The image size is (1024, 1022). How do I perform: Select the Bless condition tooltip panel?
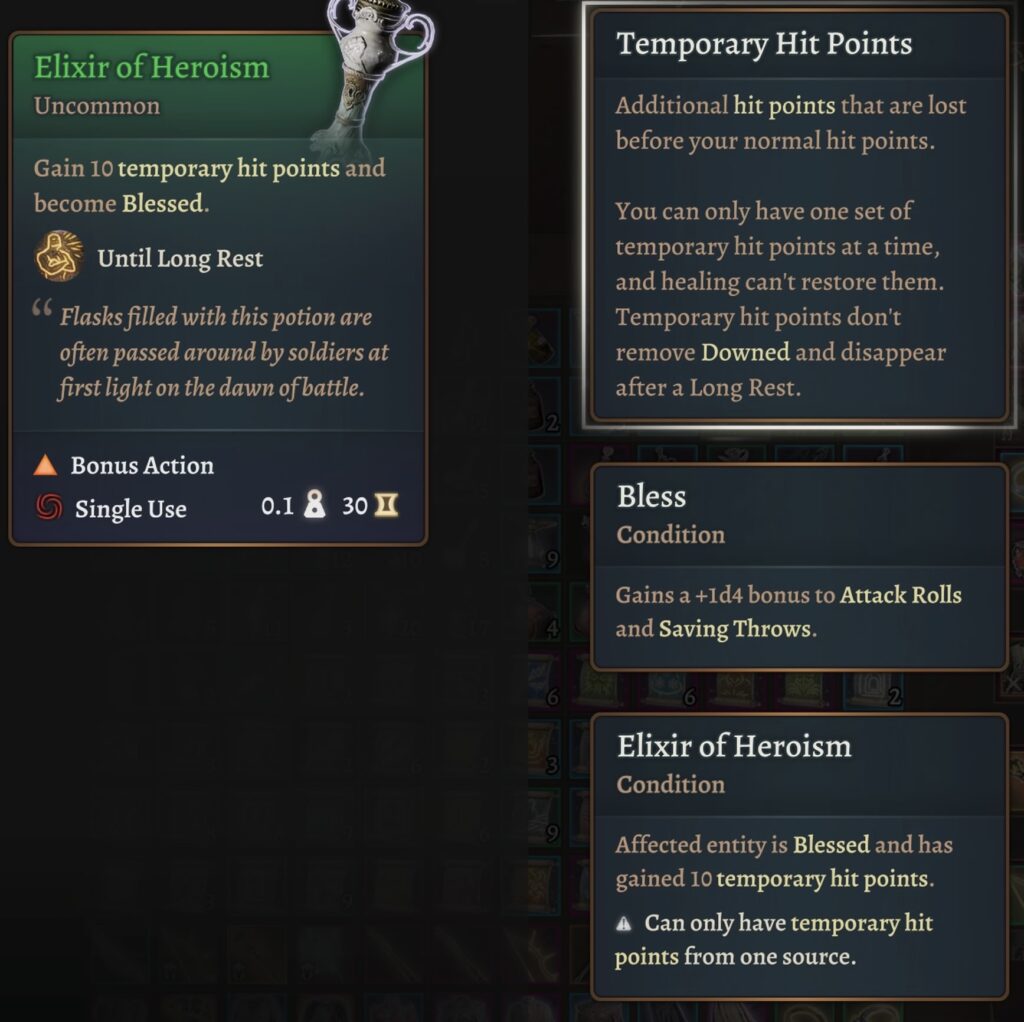pos(798,566)
